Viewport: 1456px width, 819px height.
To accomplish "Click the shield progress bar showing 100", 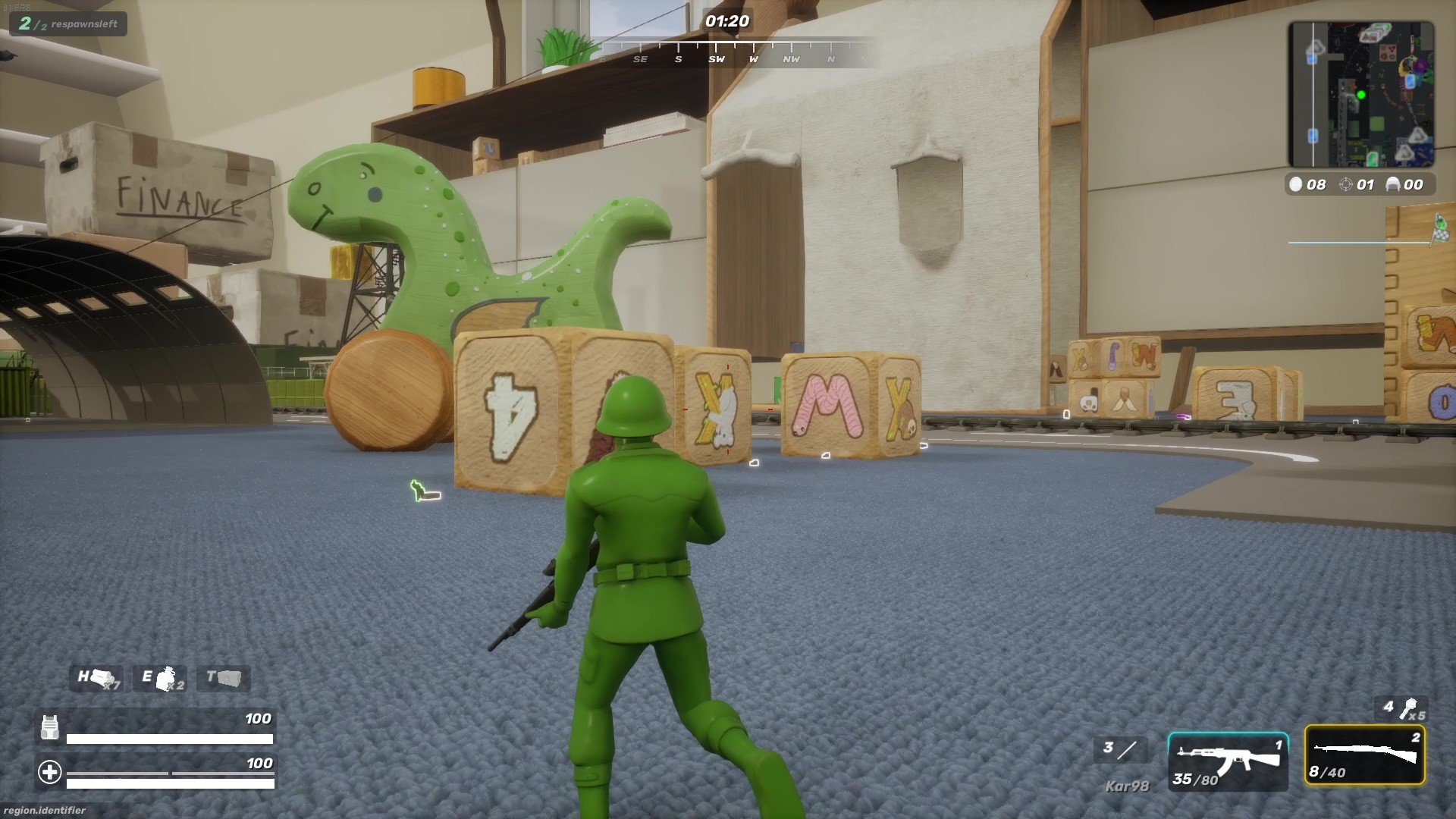I will pyautogui.click(x=168, y=738).
